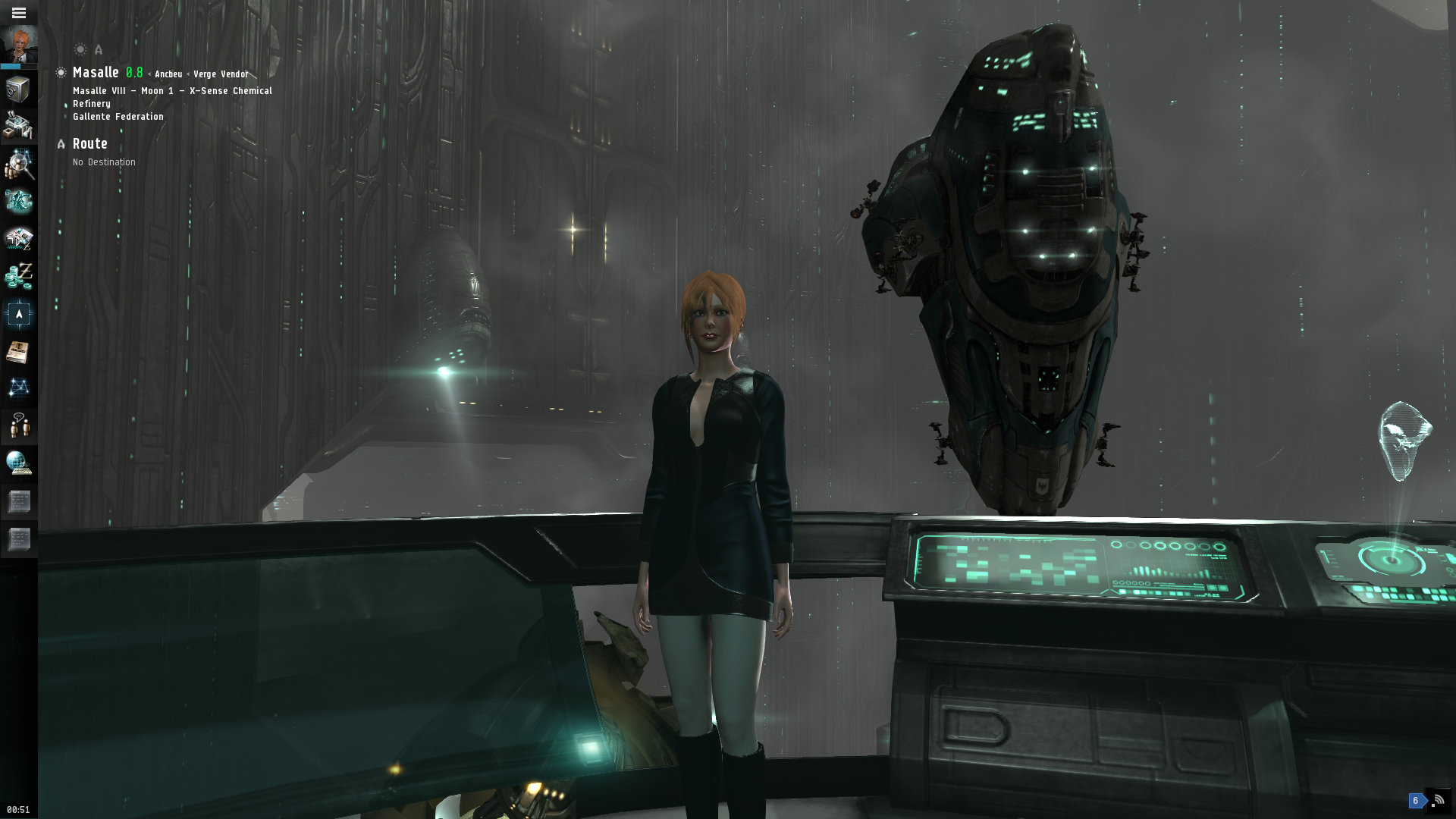Screen dimensions: 1456x819
Task: Open the inventory safe cube icon
Action: coord(18,89)
